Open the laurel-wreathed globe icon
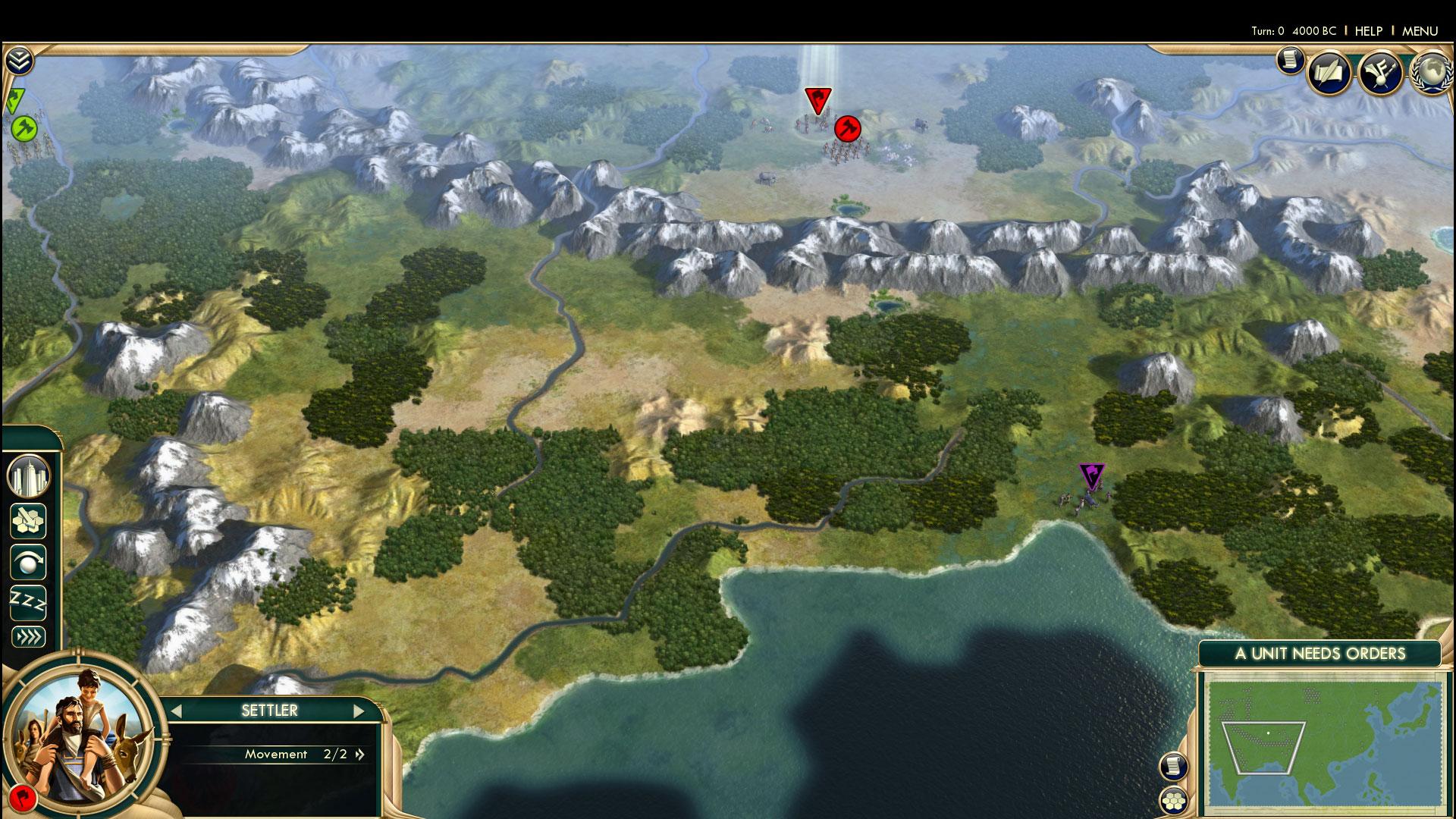Image resolution: width=1456 pixels, height=819 pixels. pos(1430,73)
